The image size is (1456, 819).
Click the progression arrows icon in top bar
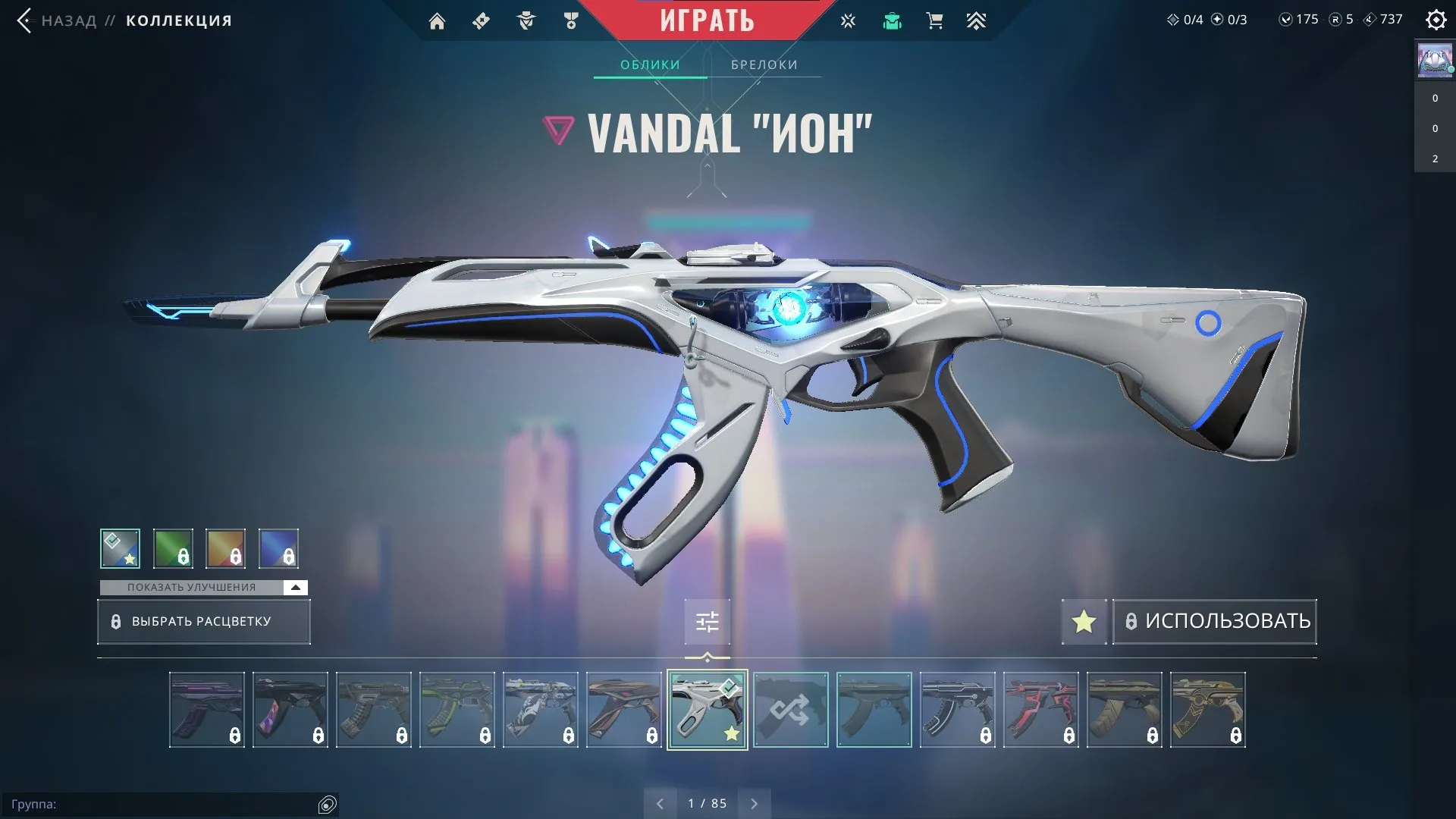977,20
